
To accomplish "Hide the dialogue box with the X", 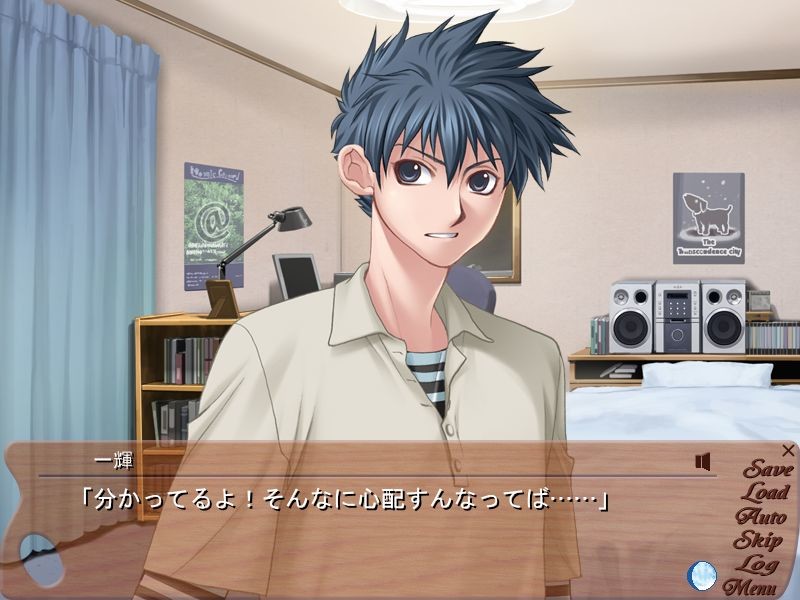I will (789, 451).
